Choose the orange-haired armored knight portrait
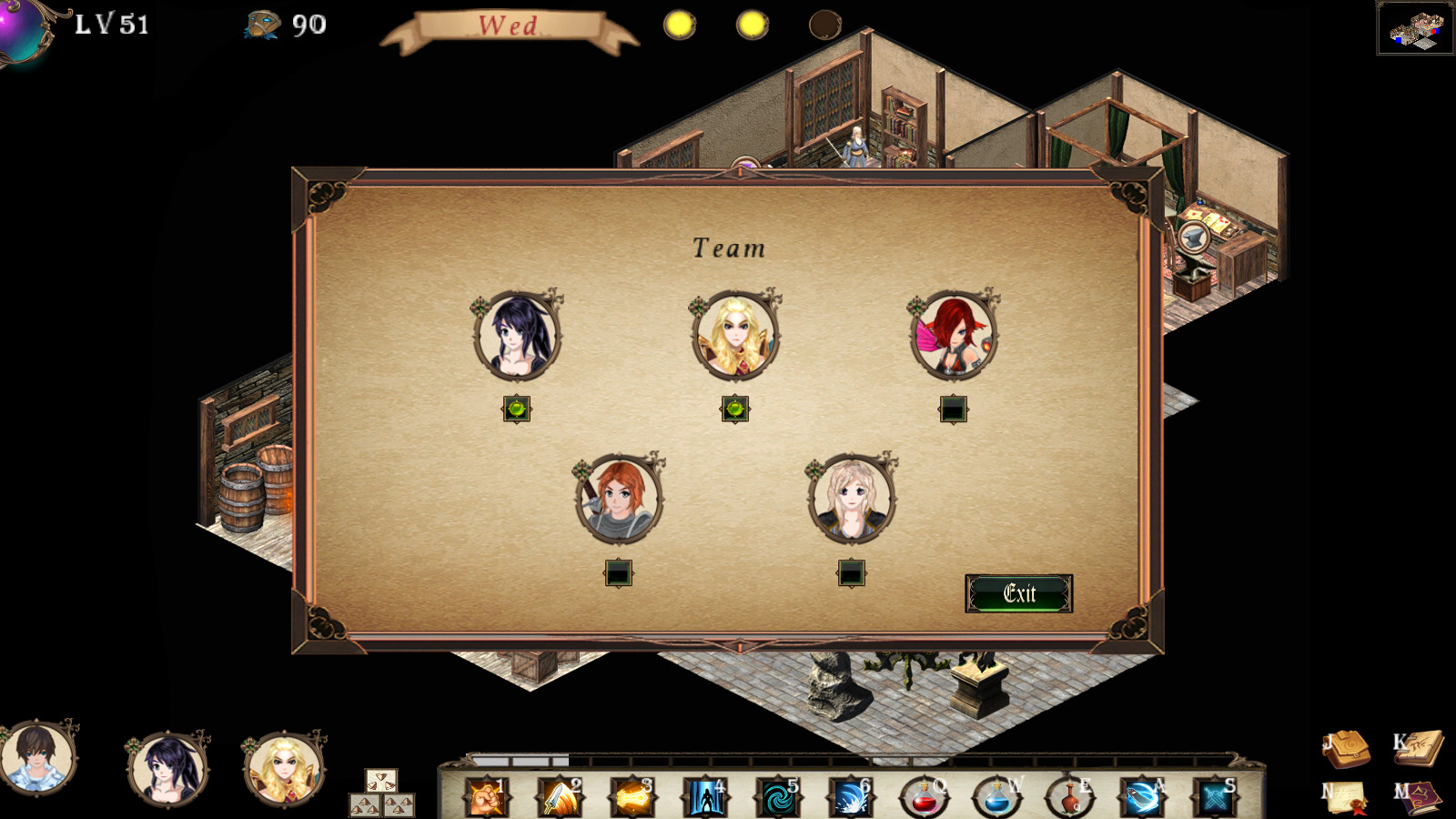1456x819 pixels. pos(619,500)
